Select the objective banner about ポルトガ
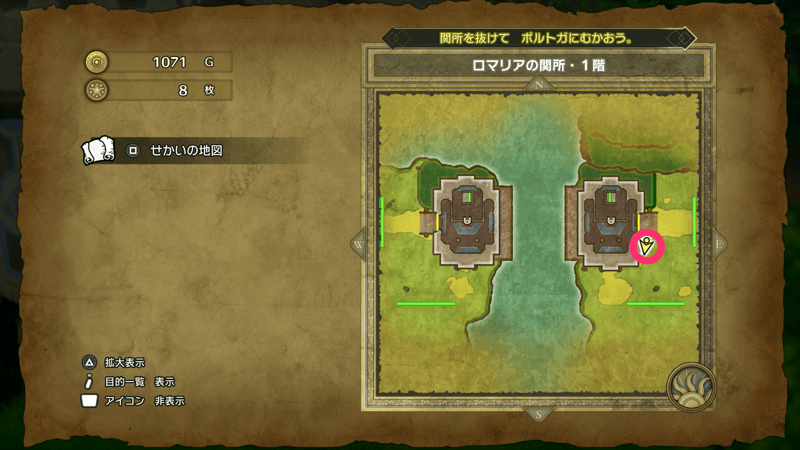This screenshot has width=800, height=450. (x=539, y=38)
